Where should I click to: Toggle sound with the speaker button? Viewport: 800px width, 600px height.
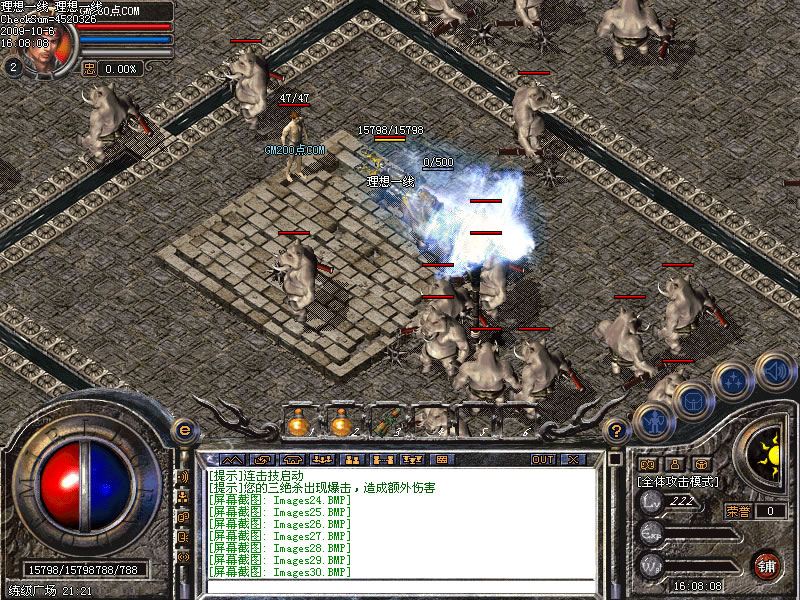pyautogui.click(x=774, y=371)
